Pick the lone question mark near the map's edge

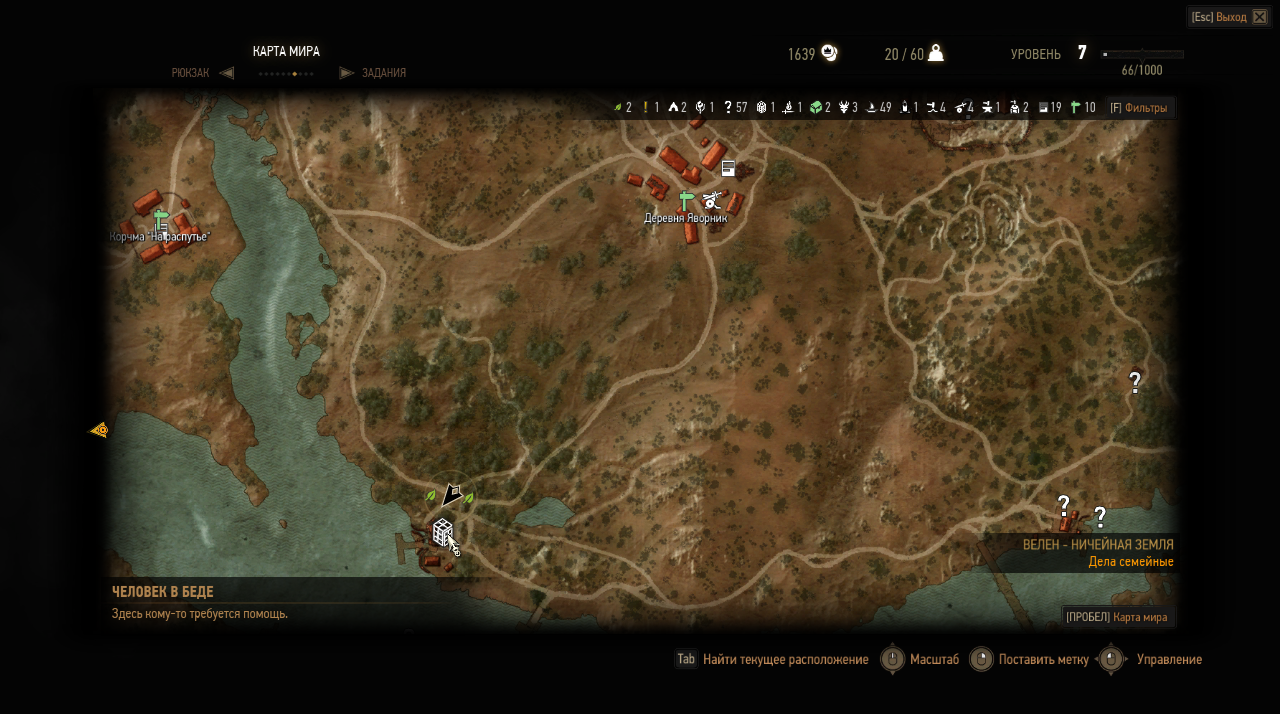tap(1135, 382)
